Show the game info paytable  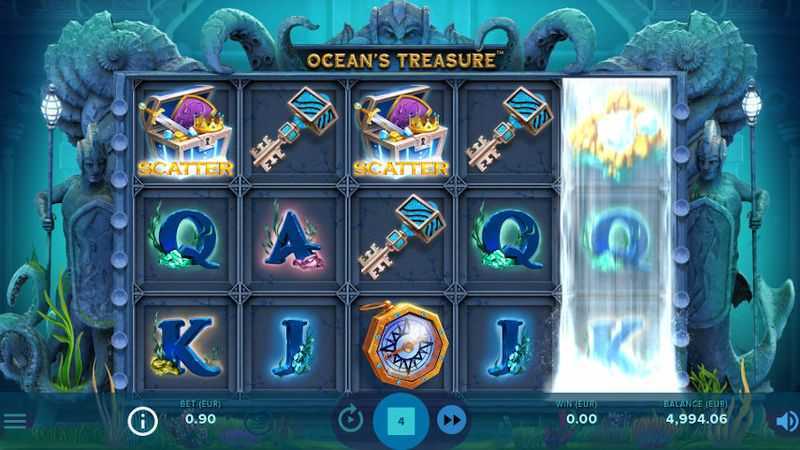point(143,421)
